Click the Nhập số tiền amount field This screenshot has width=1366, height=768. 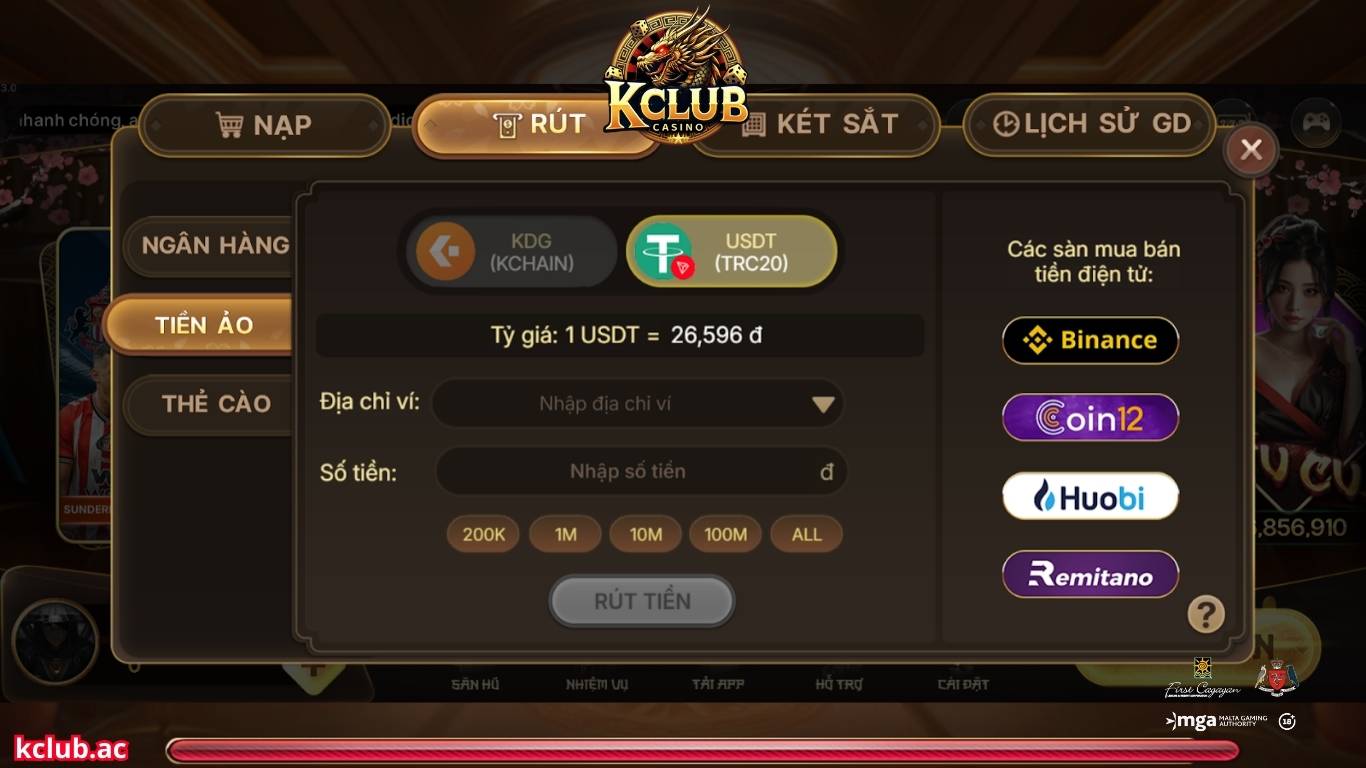click(x=625, y=471)
